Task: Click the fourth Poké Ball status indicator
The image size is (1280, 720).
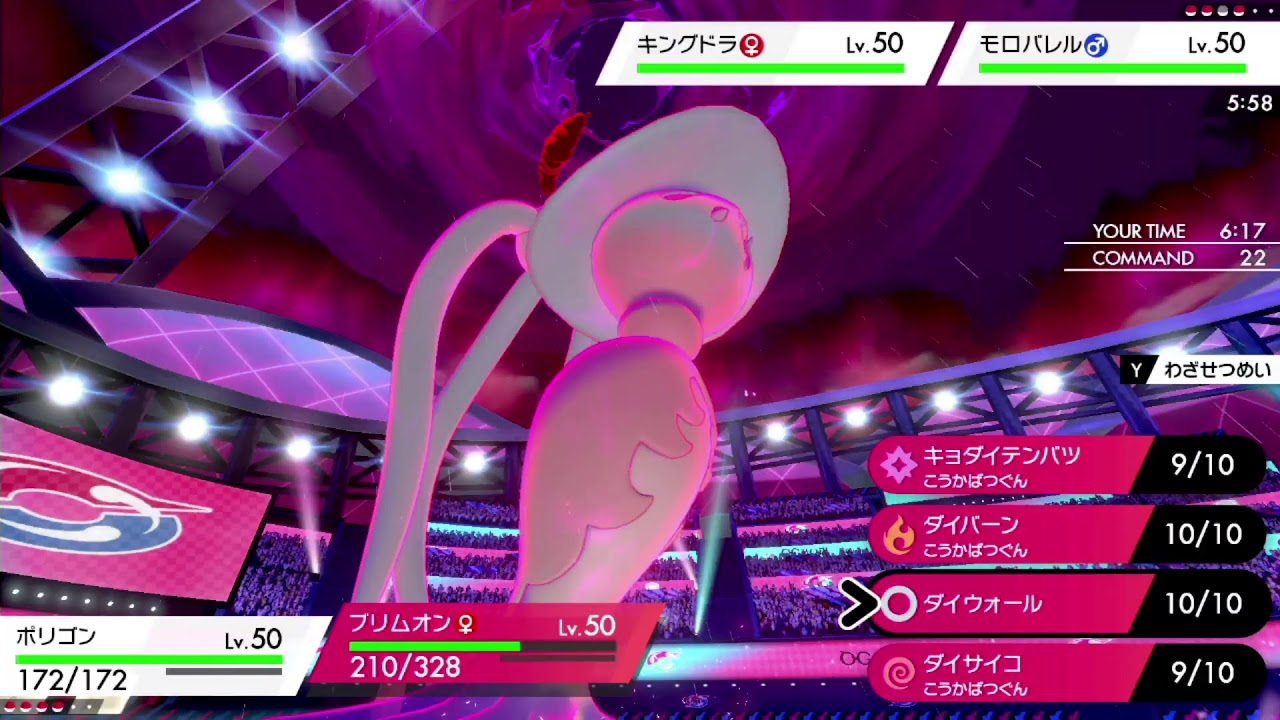Action: coord(1238,10)
